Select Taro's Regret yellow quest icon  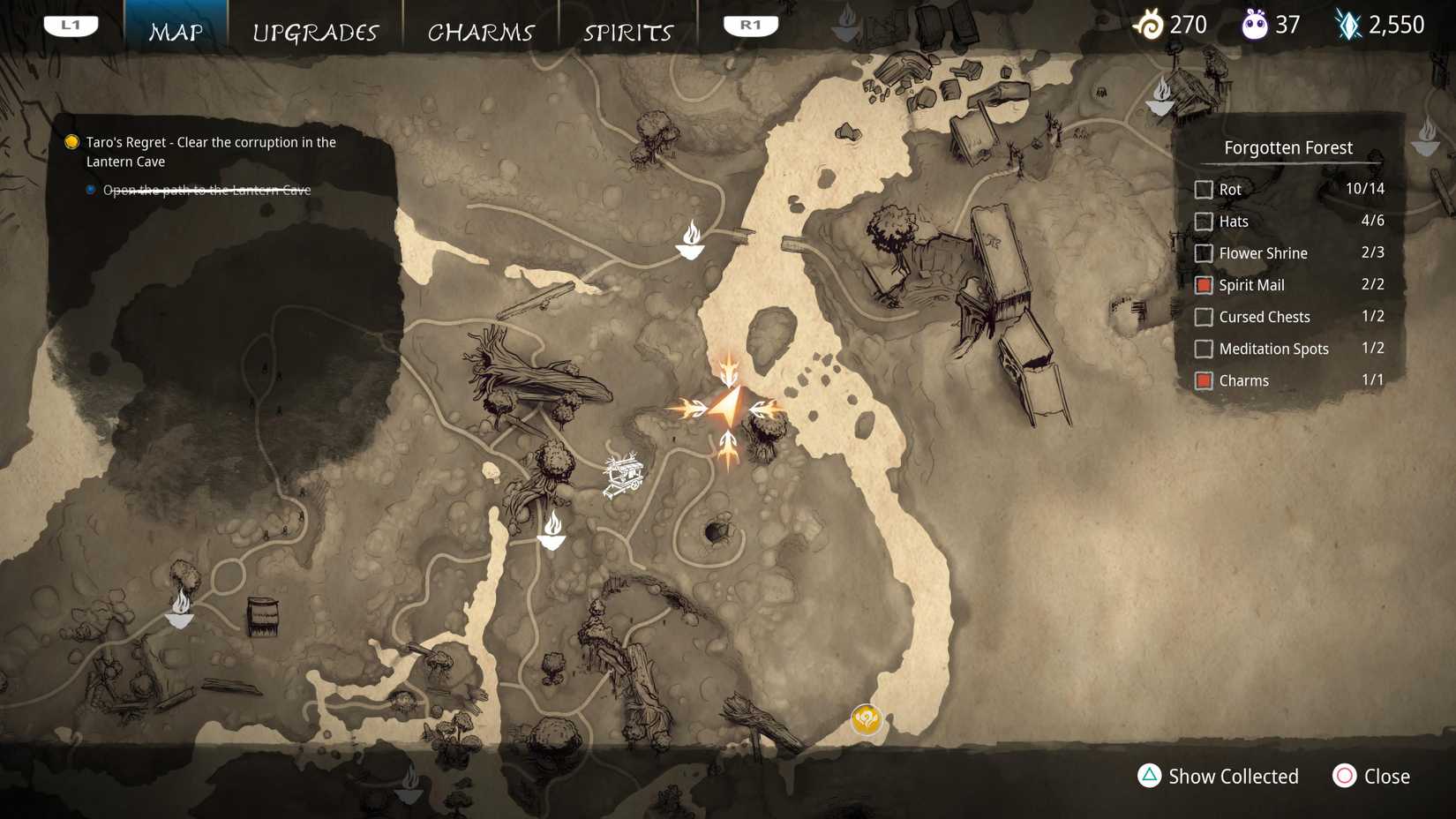(71, 141)
